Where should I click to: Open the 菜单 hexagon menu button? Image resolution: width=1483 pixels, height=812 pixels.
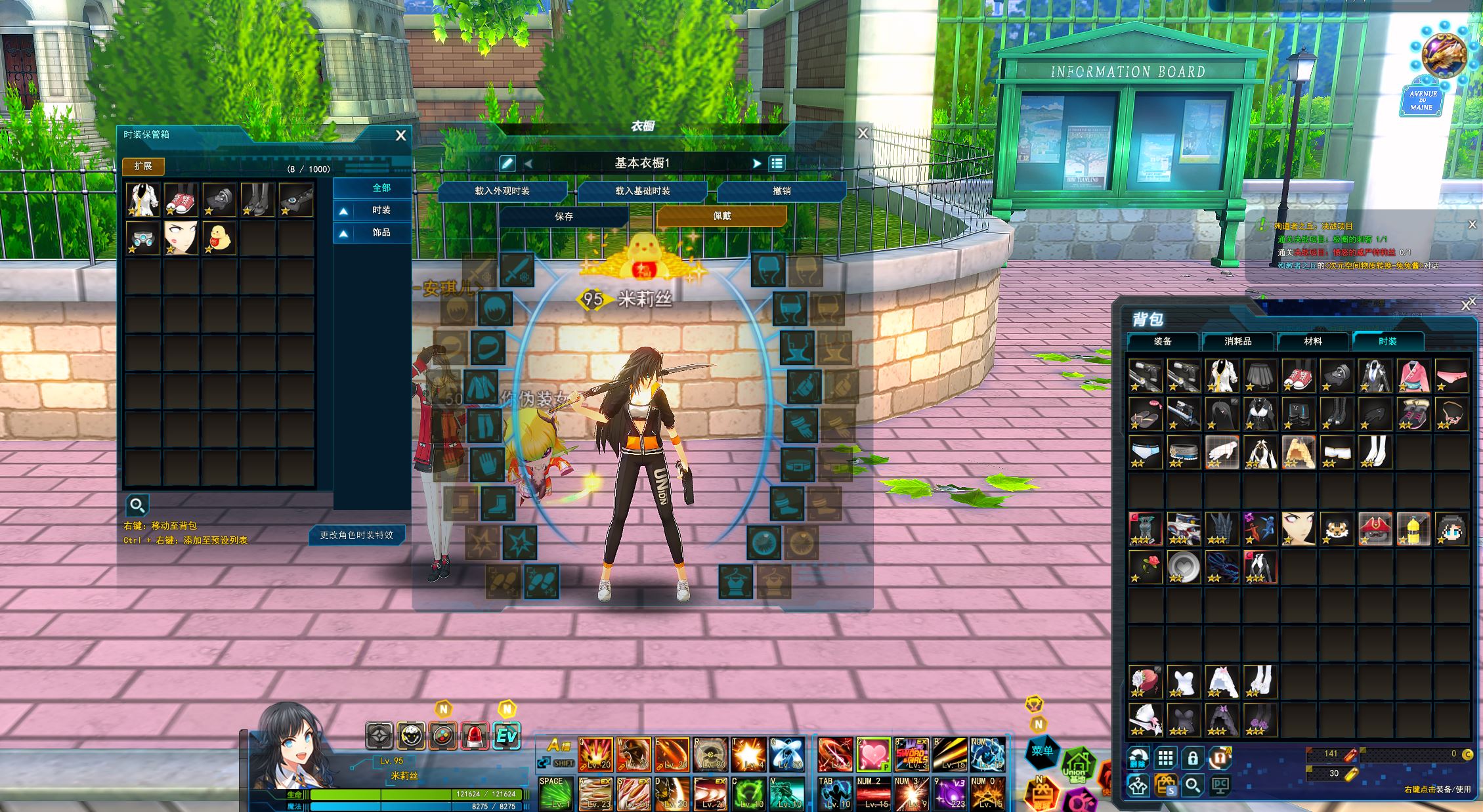[x=1042, y=750]
